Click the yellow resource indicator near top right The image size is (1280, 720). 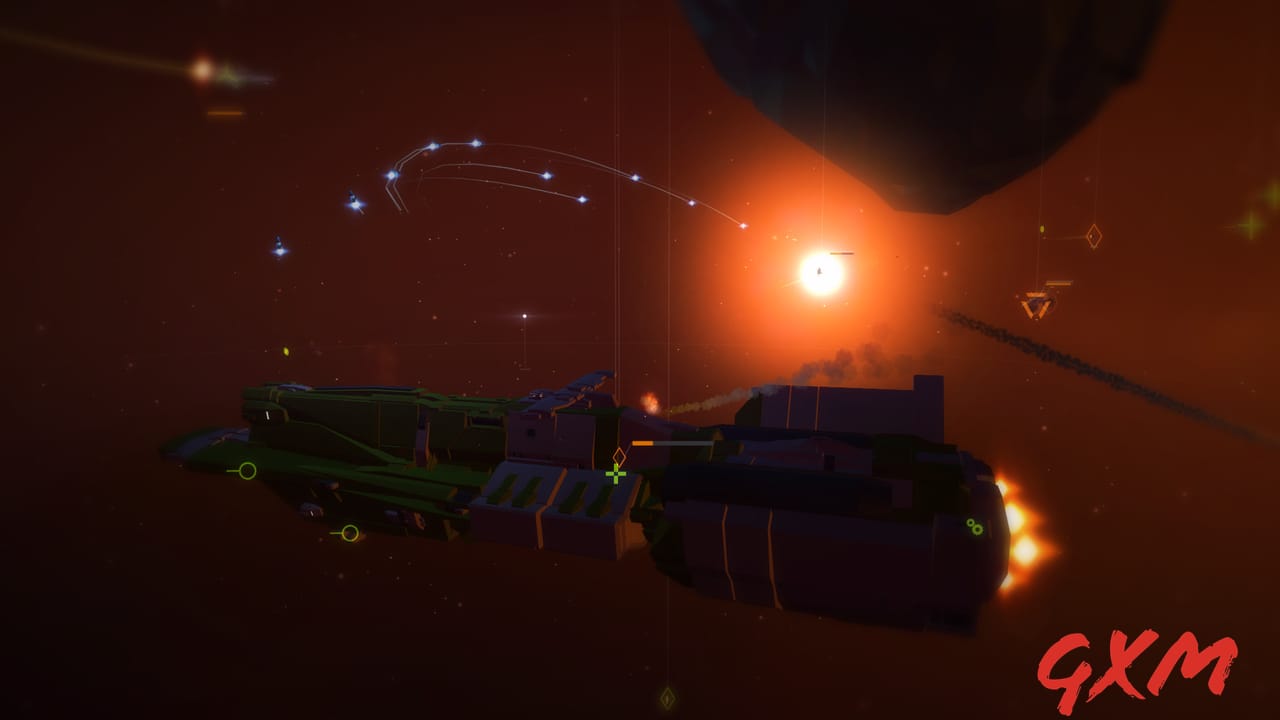coord(1042,229)
